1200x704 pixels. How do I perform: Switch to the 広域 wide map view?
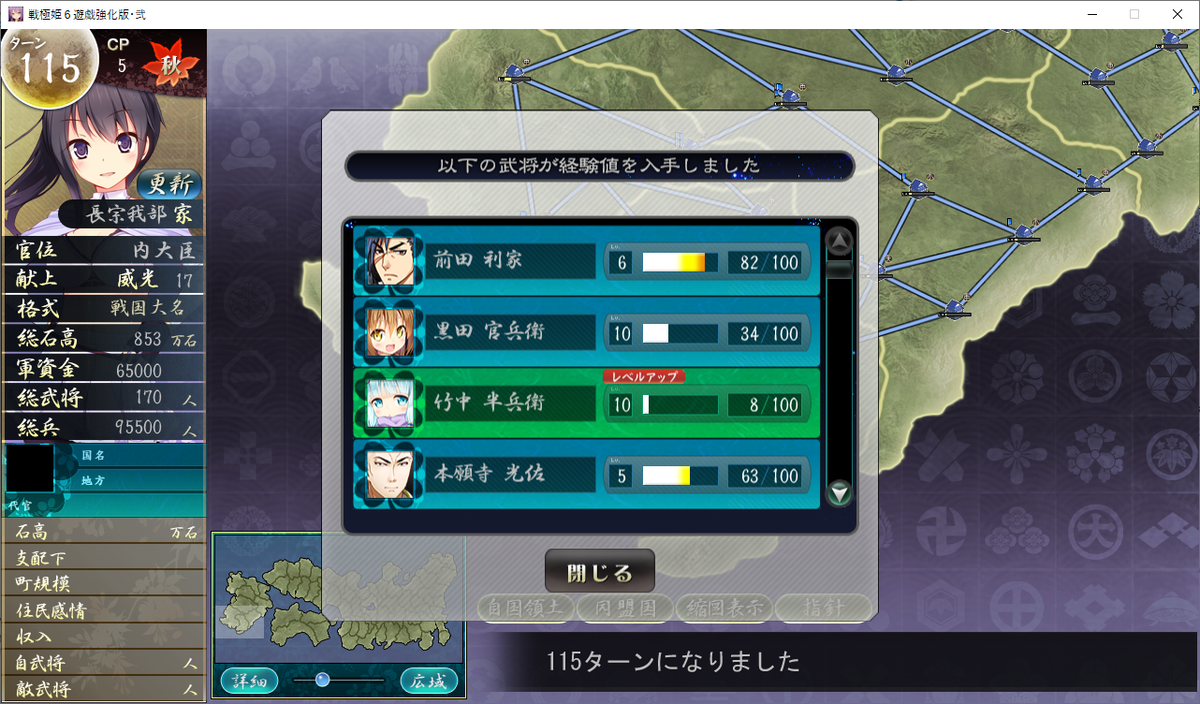(429, 681)
